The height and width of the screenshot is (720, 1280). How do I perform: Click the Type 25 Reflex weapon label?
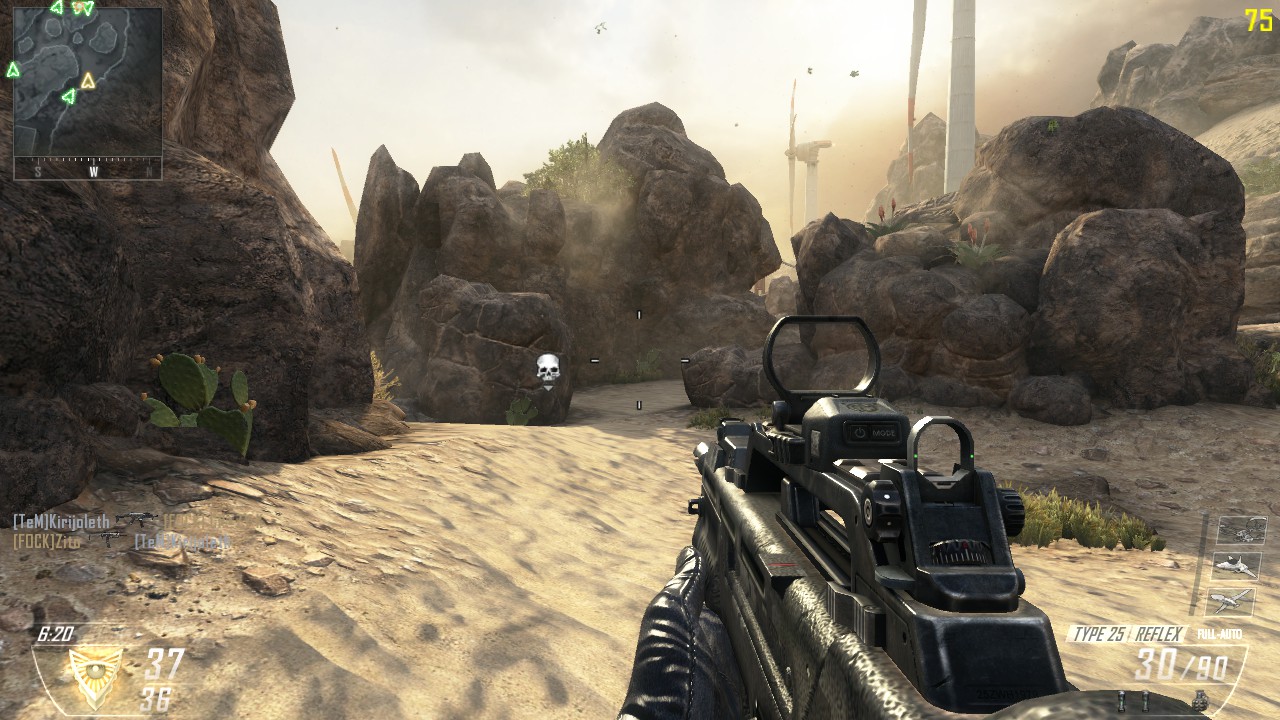click(1127, 634)
